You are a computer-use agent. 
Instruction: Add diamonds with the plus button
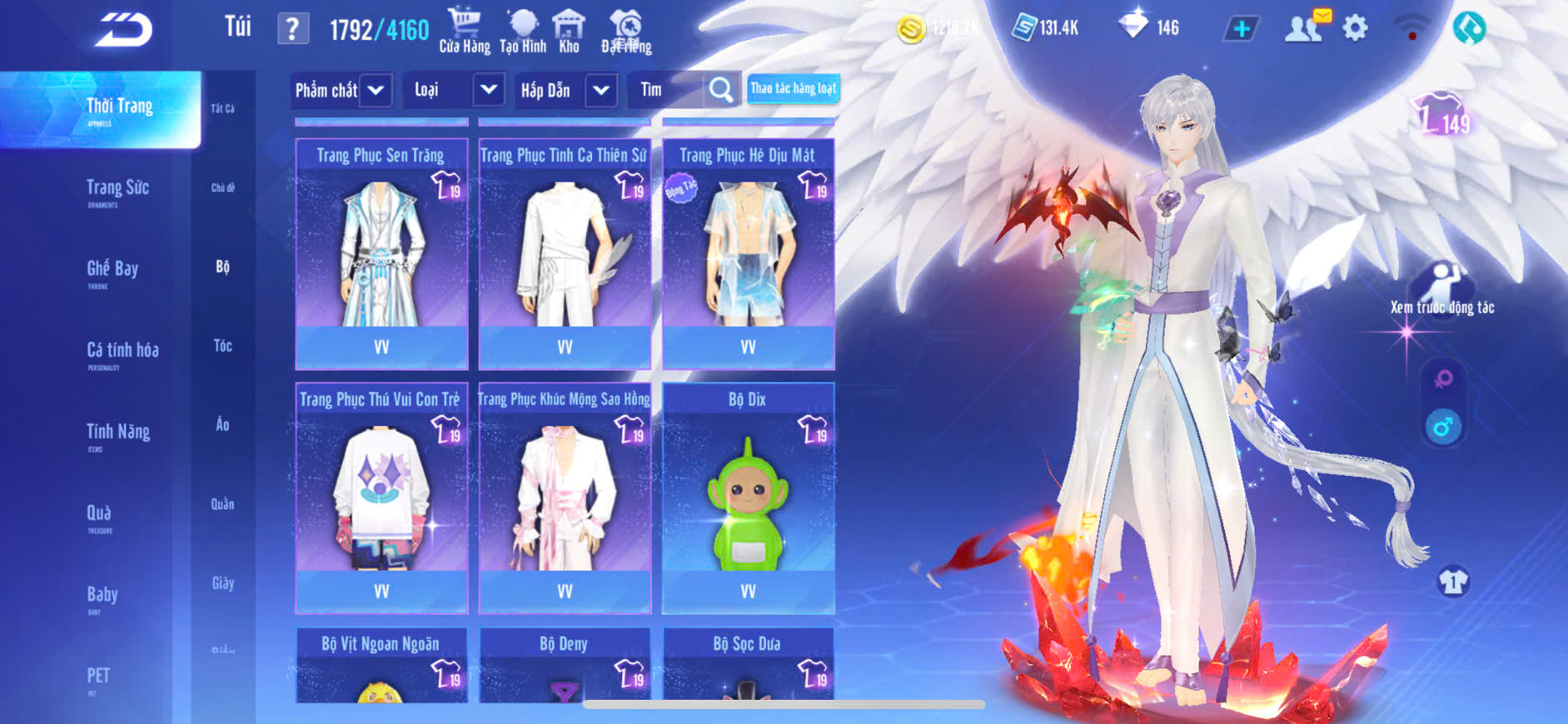coord(1241,29)
